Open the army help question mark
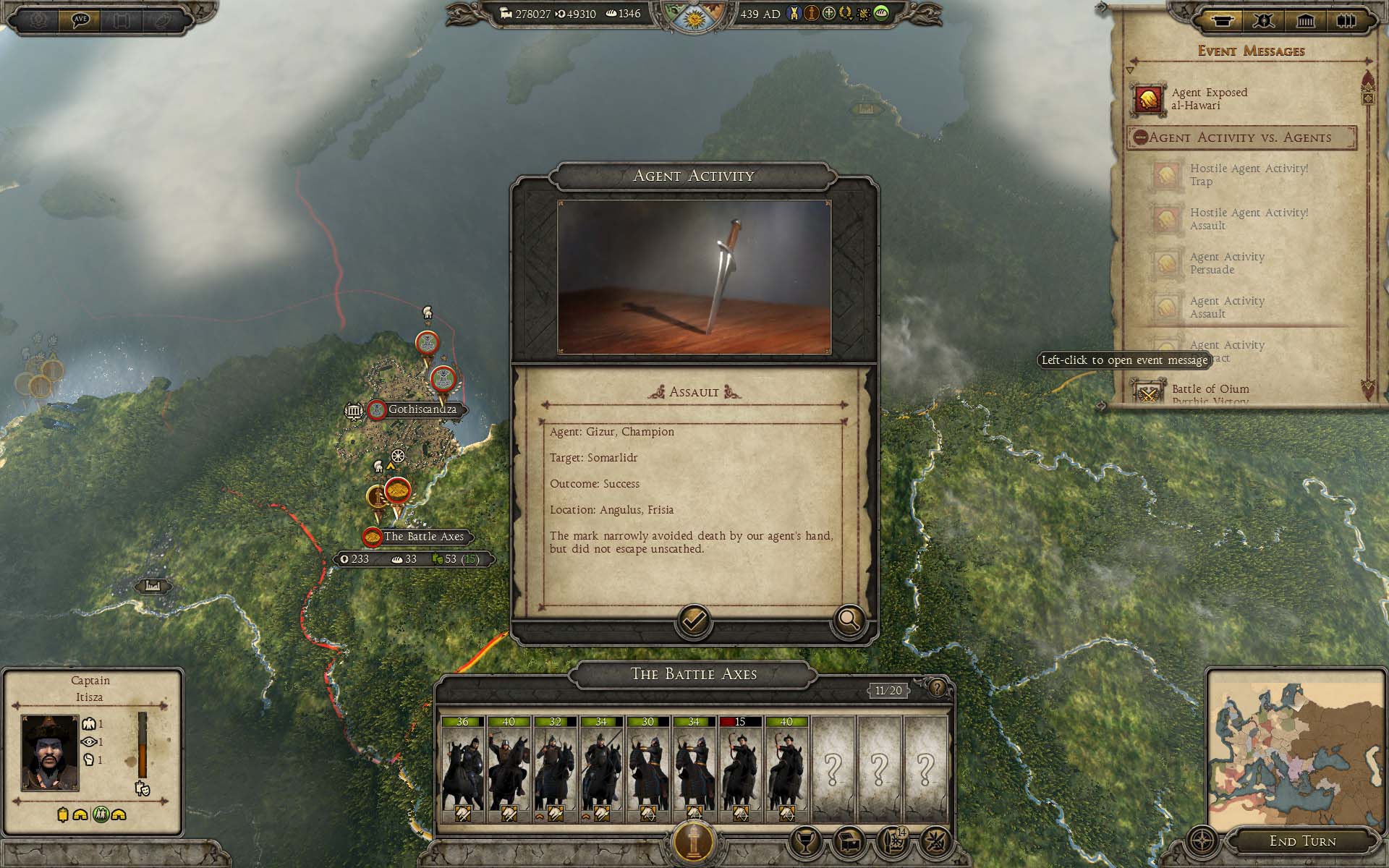Screen dimensions: 1389x868 click(x=937, y=688)
